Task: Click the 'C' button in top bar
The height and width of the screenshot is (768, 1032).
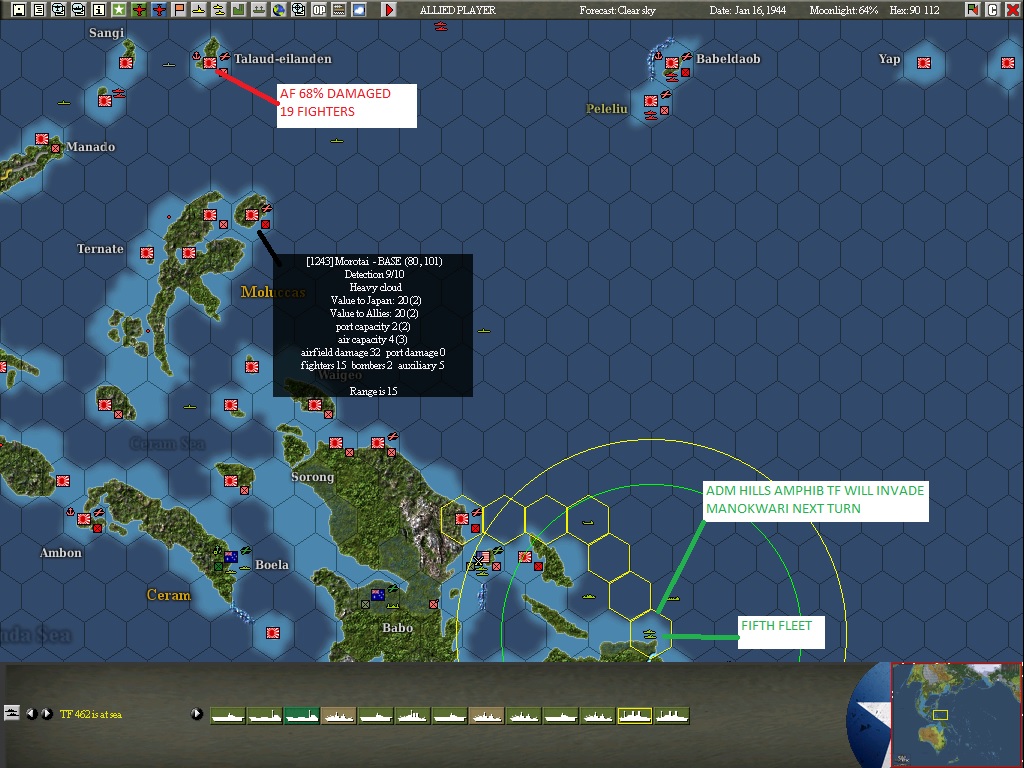Action: [993, 10]
